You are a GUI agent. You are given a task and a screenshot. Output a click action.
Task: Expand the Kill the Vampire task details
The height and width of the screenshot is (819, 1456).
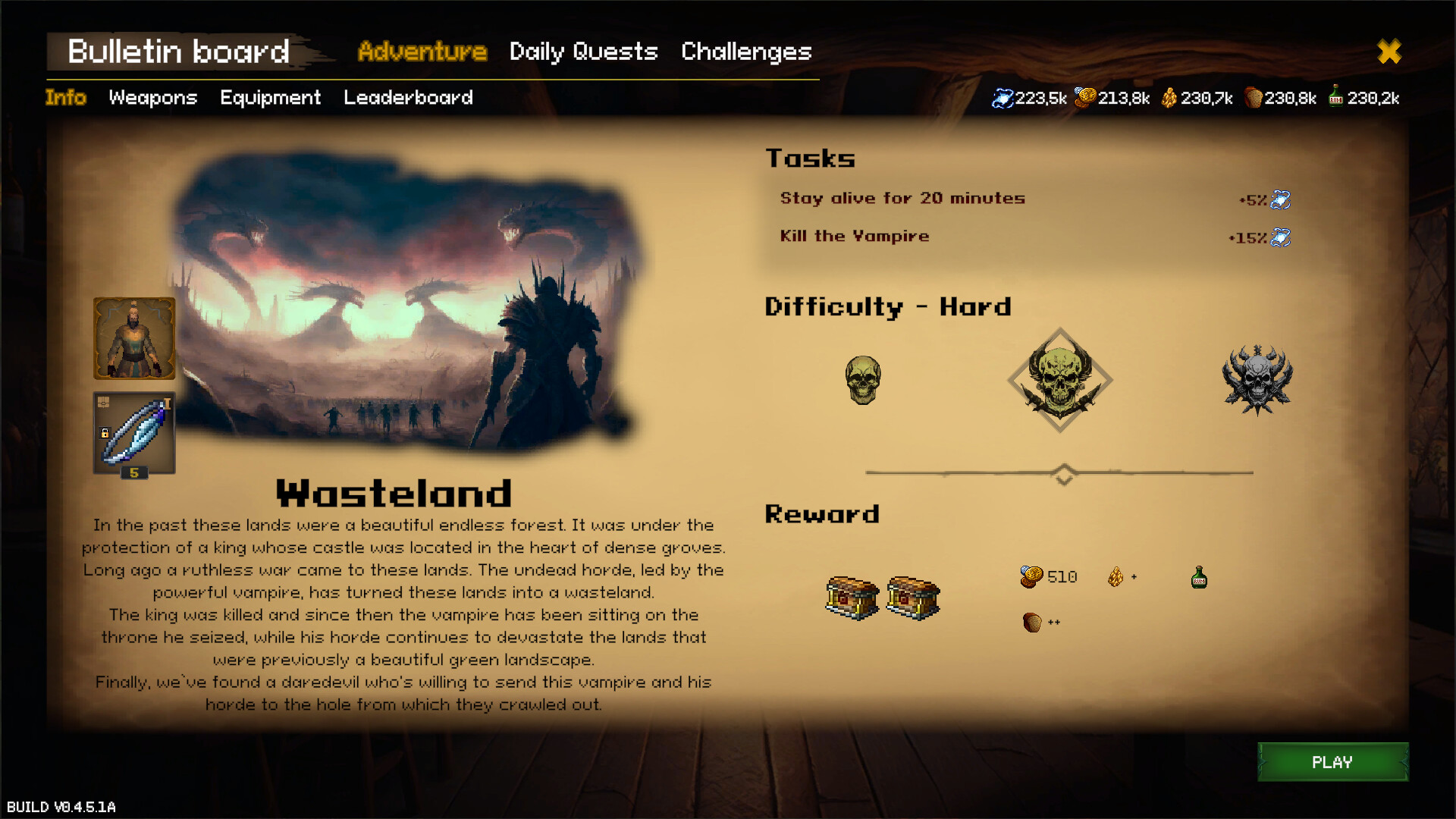click(x=855, y=236)
